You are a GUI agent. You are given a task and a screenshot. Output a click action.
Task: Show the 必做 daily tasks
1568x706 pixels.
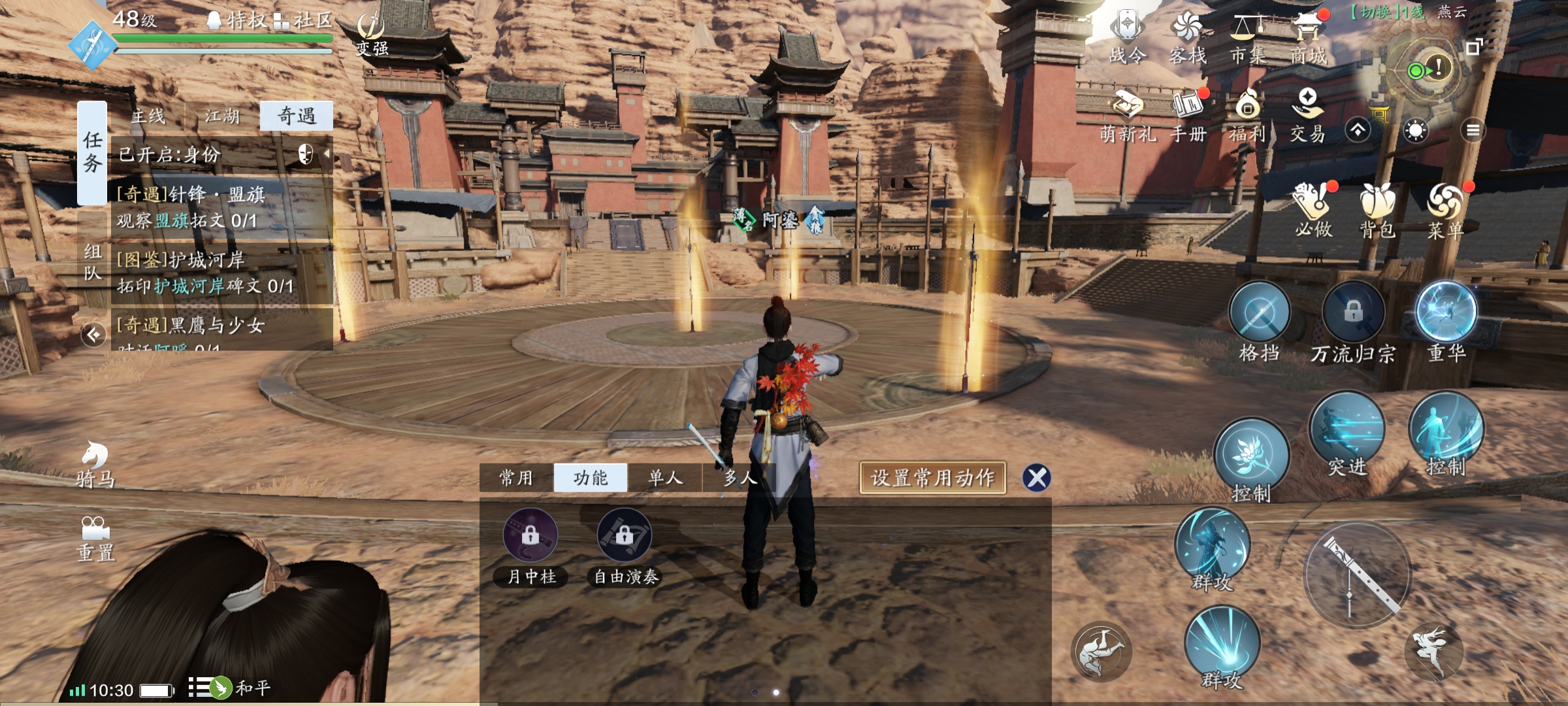(1313, 209)
